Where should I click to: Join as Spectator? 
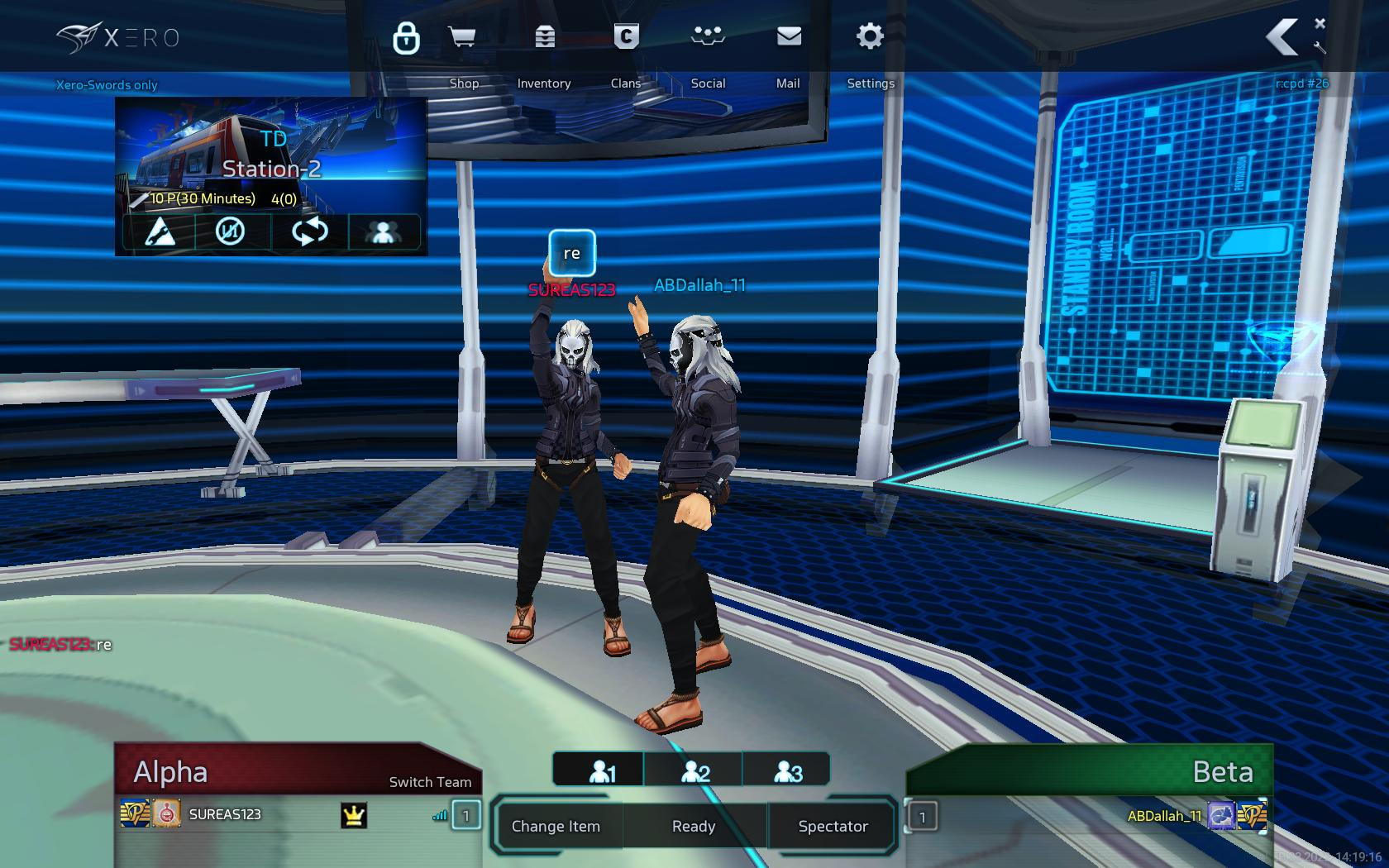(833, 826)
